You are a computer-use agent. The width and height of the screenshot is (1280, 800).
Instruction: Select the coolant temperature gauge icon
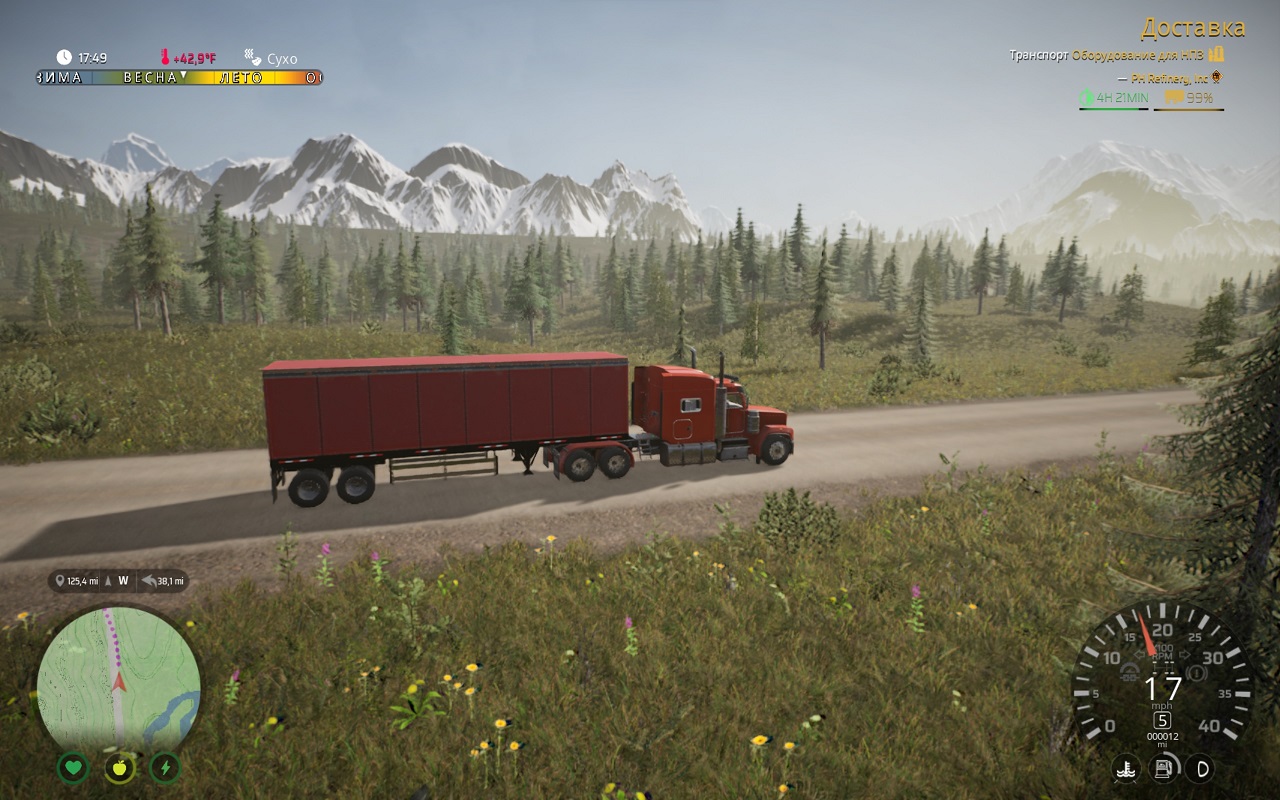point(1126,768)
